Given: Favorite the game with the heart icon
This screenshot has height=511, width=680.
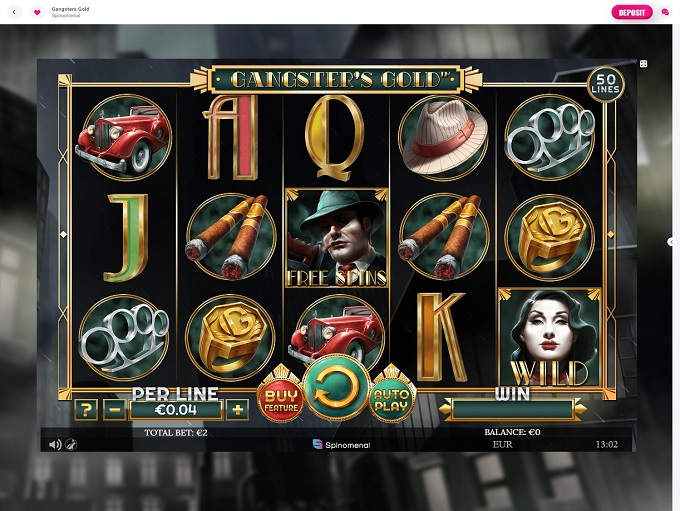Looking at the screenshot, I should (x=37, y=12).
